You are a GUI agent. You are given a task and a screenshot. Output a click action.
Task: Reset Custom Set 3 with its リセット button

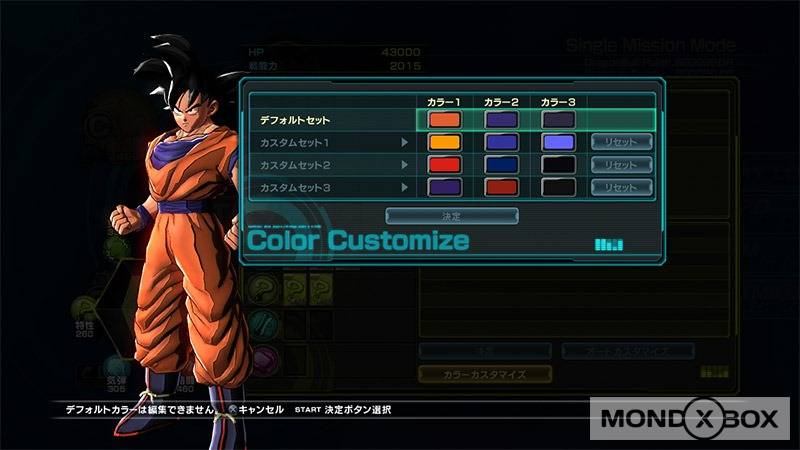tap(621, 187)
